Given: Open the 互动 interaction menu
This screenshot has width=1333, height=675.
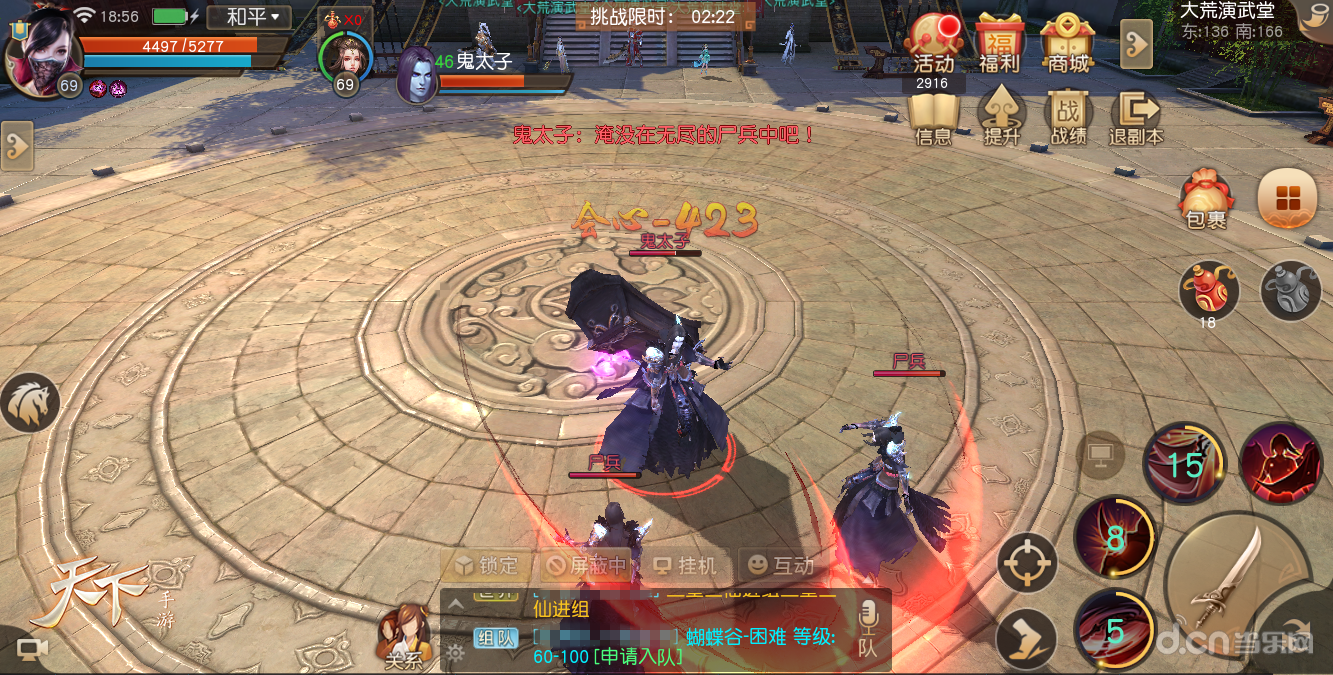Looking at the screenshot, I should pos(781,566).
